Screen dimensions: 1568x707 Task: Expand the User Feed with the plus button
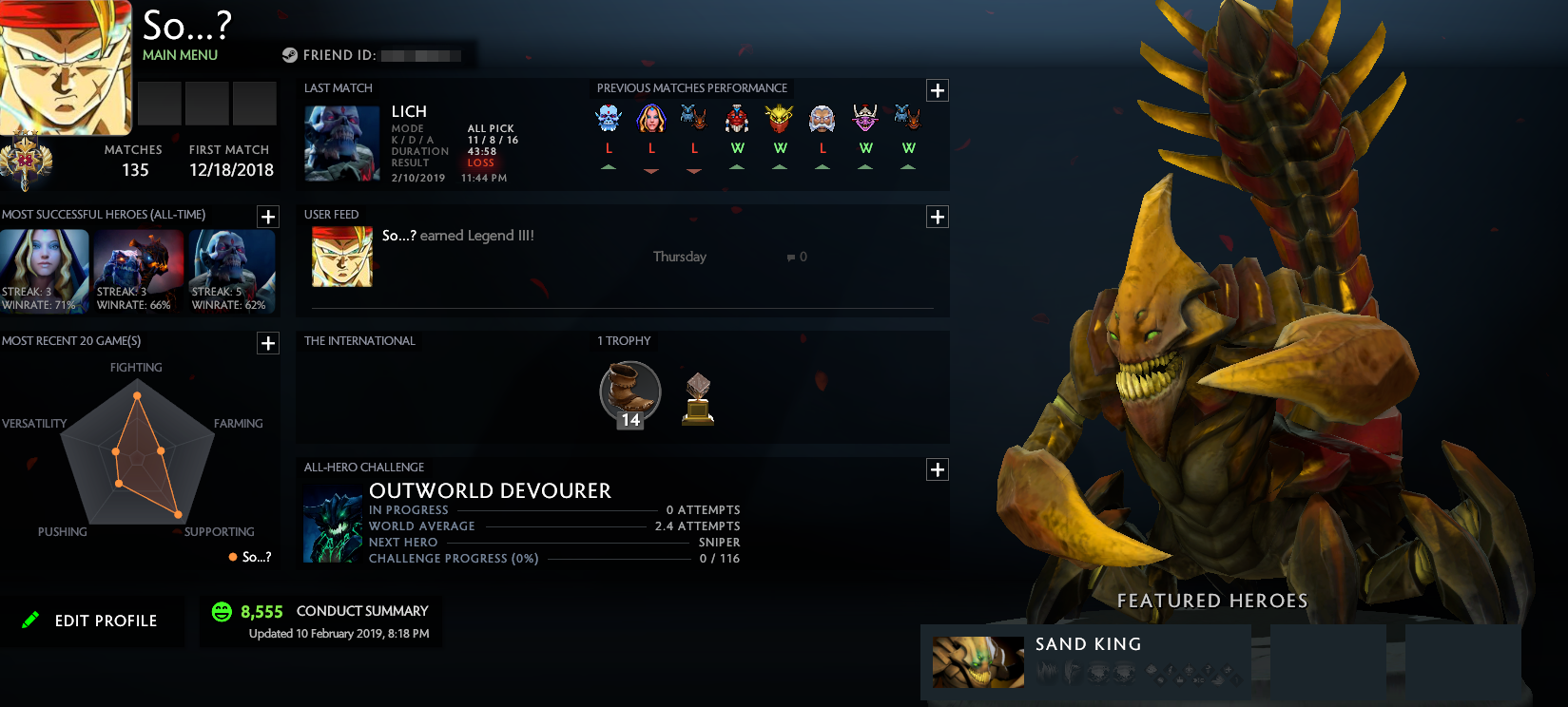tap(938, 217)
